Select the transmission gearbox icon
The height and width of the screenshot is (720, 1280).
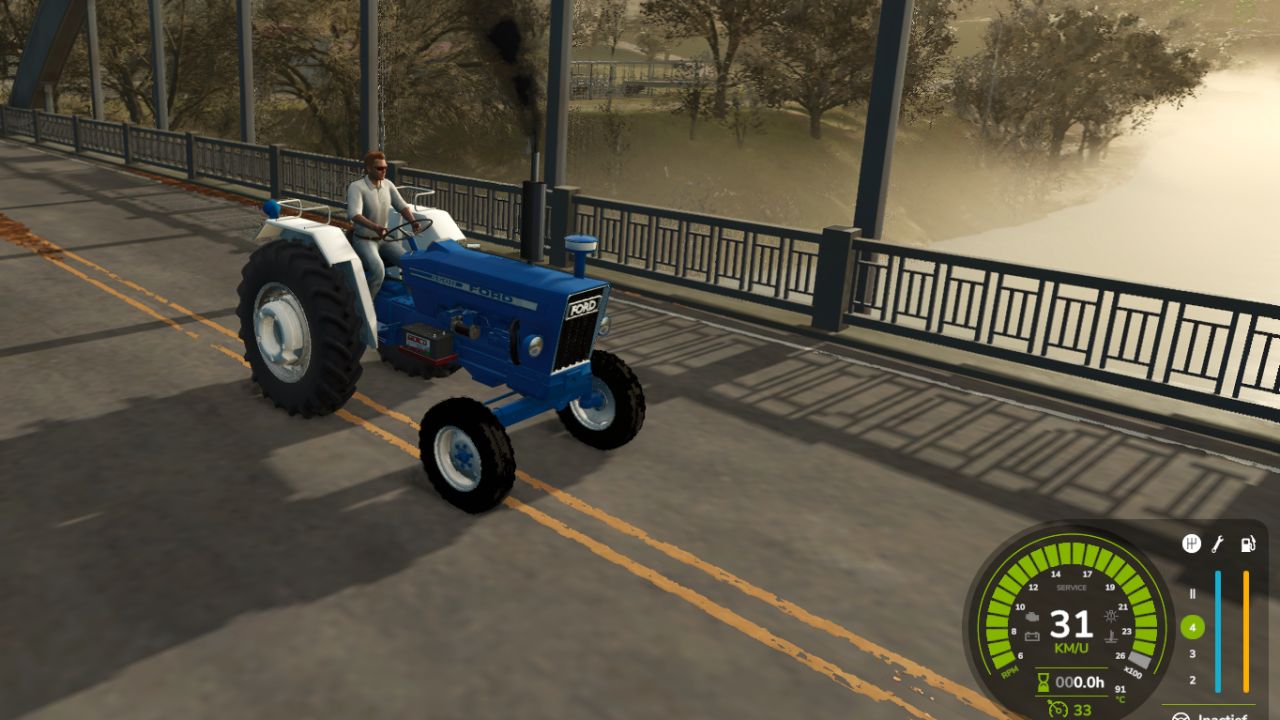[1191, 543]
